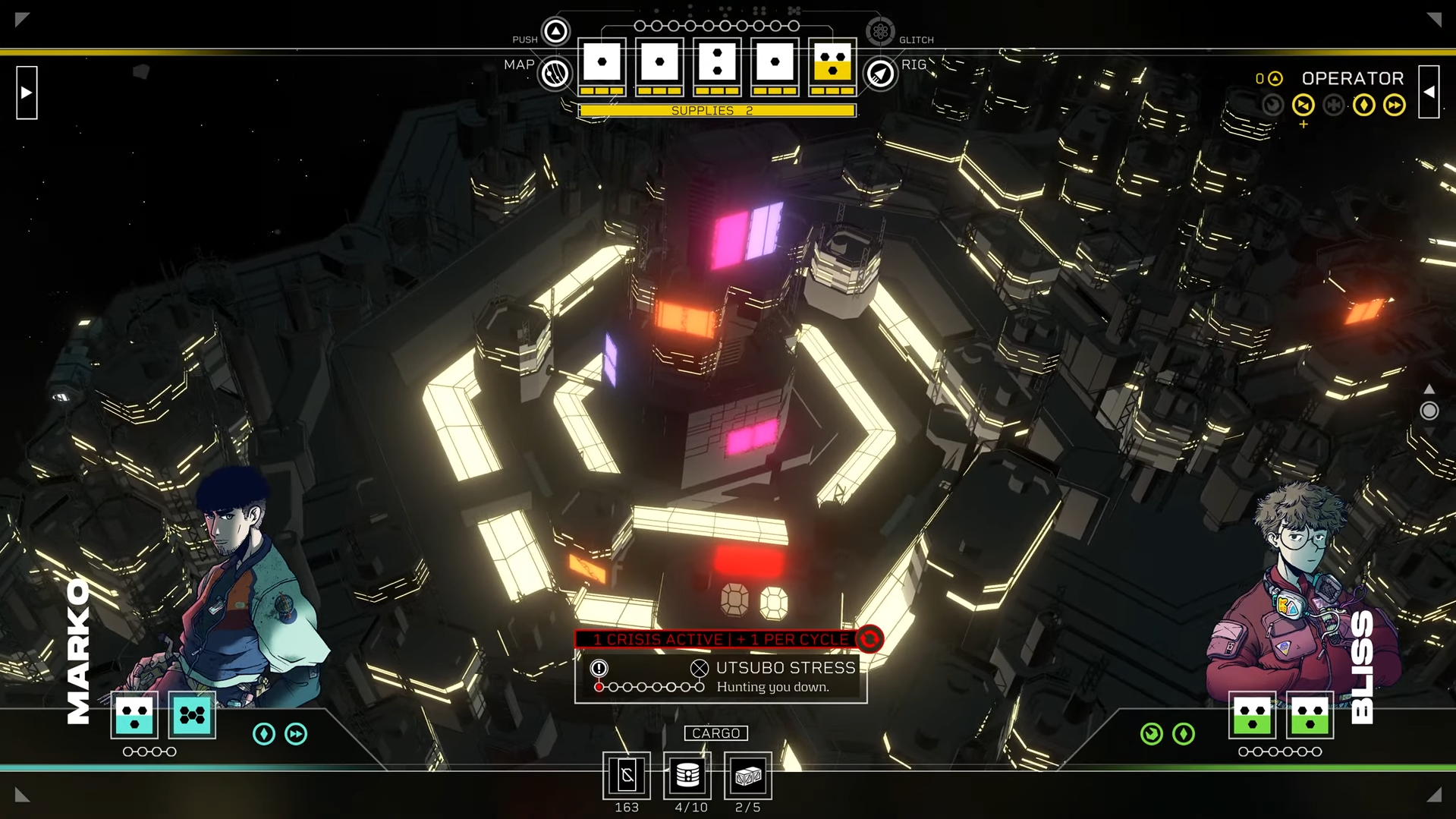
Task: Show the active crisis banner details
Action: [721, 639]
